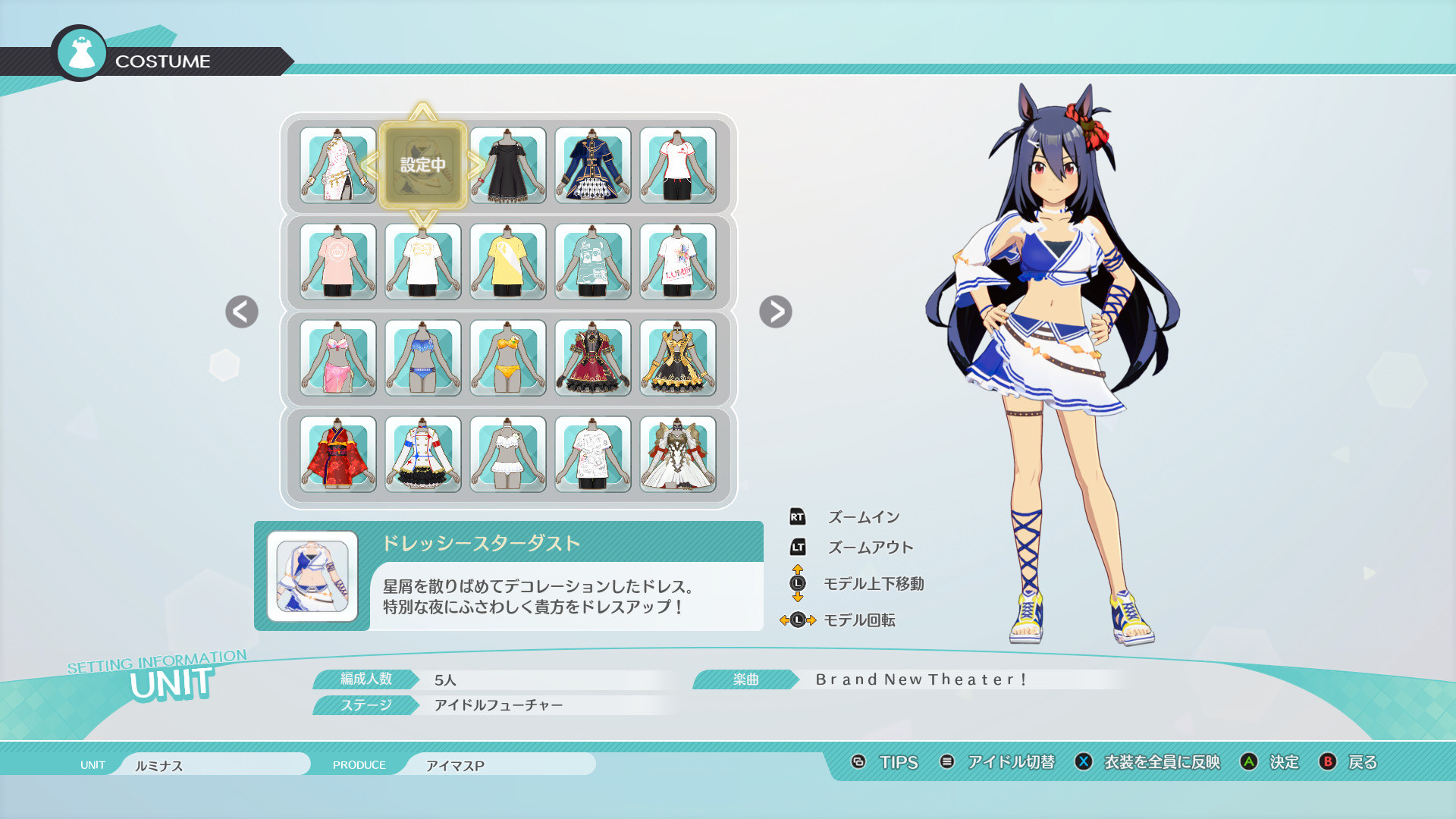Viewport: 1456px width, 819px height.
Task: Select the blue frilled bikini costume
Action: click(x=422, y=359)
